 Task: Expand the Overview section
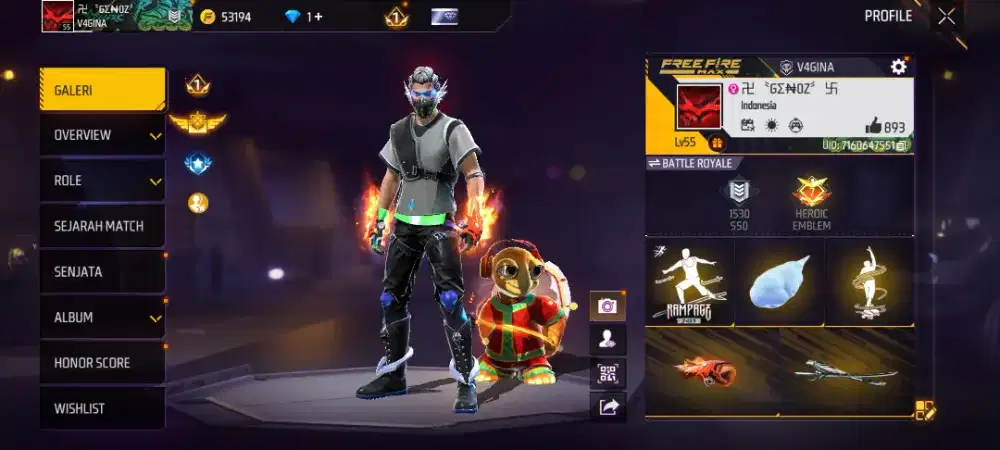(102, 135)
